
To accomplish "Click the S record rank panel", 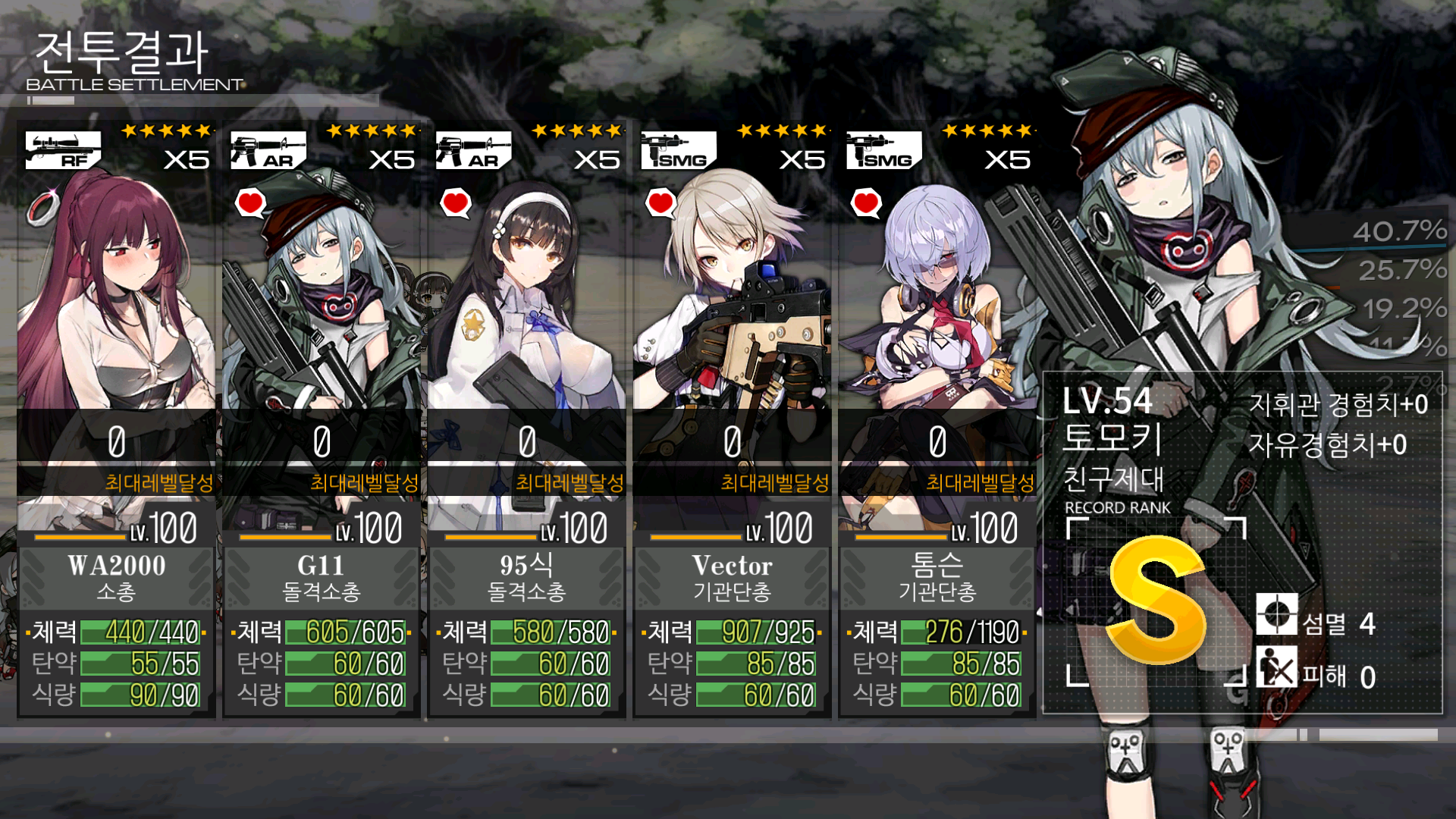I will (1156, 601).
